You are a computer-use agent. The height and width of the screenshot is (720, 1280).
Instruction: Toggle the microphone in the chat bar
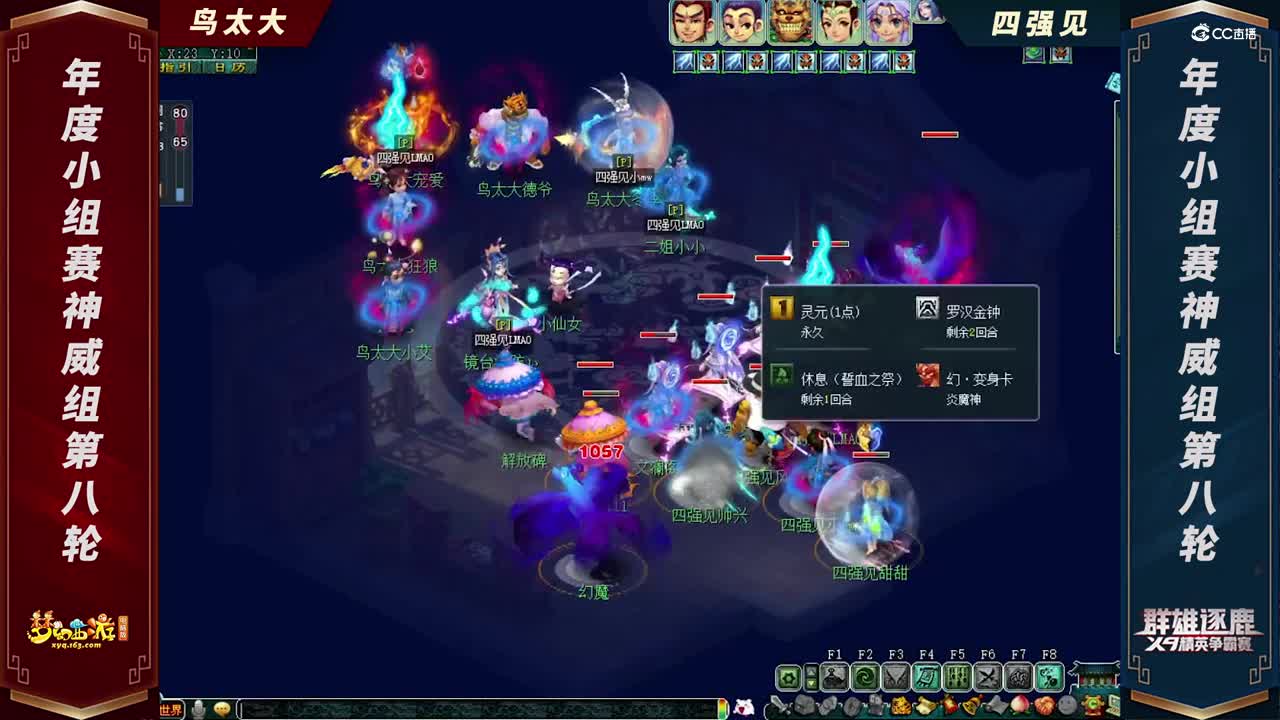coord(198,710)
